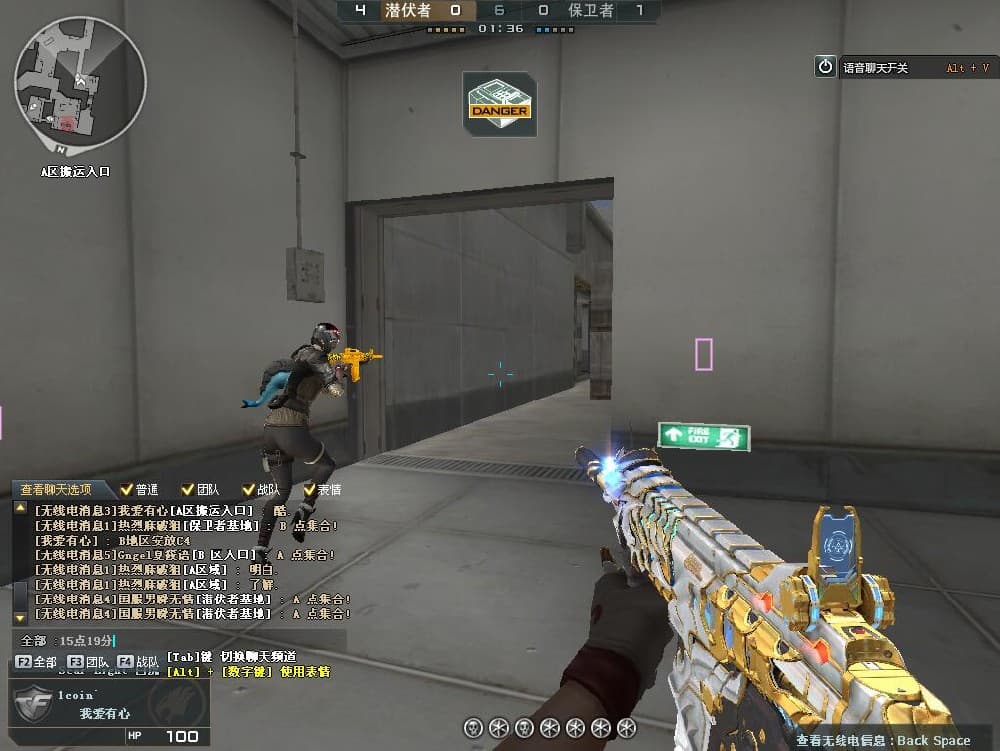1000x751 pixels.
Task: Switch chat channel to 全部
Action: [x=36, y=661]
